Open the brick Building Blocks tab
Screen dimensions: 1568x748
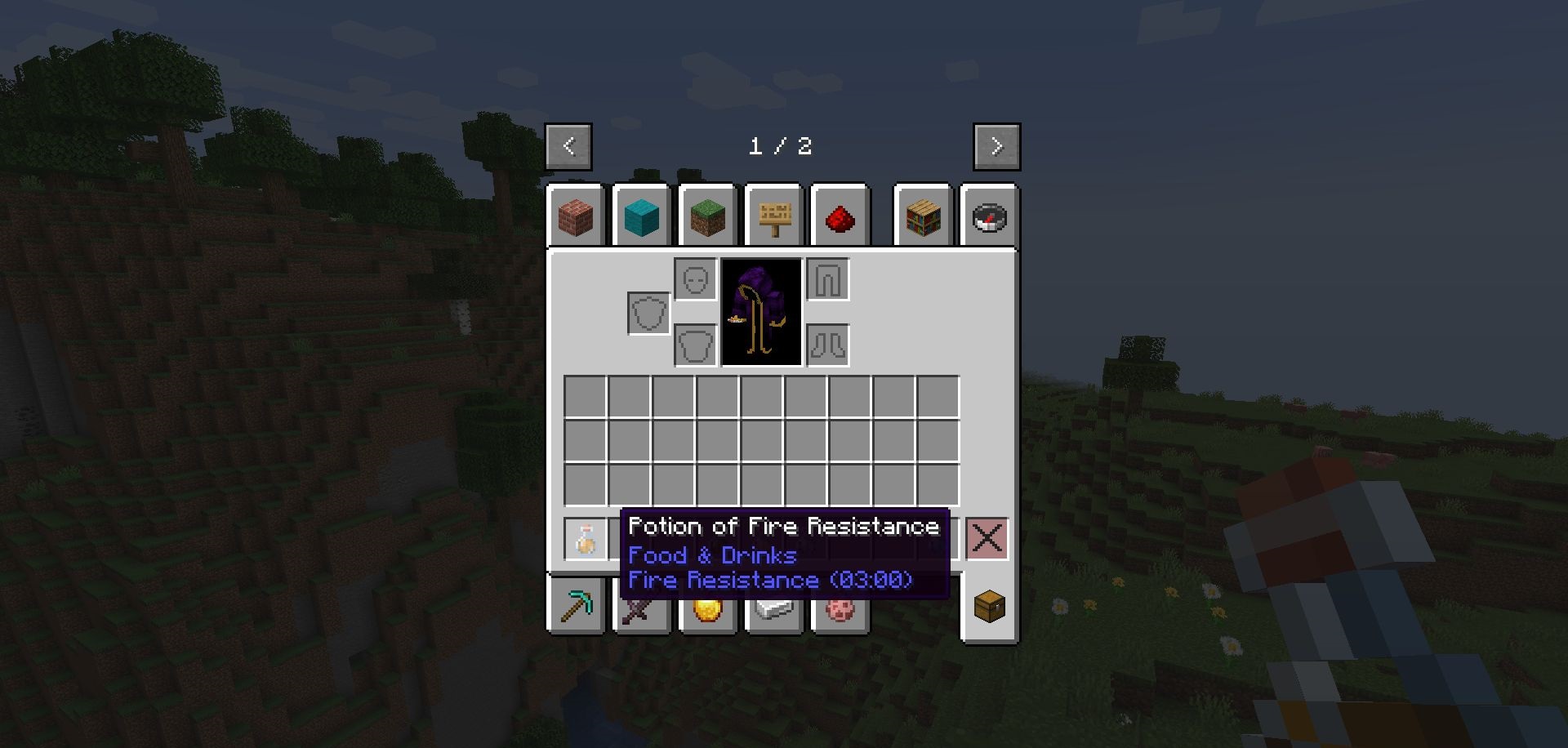pyautogui.click(x=576, y=216)
